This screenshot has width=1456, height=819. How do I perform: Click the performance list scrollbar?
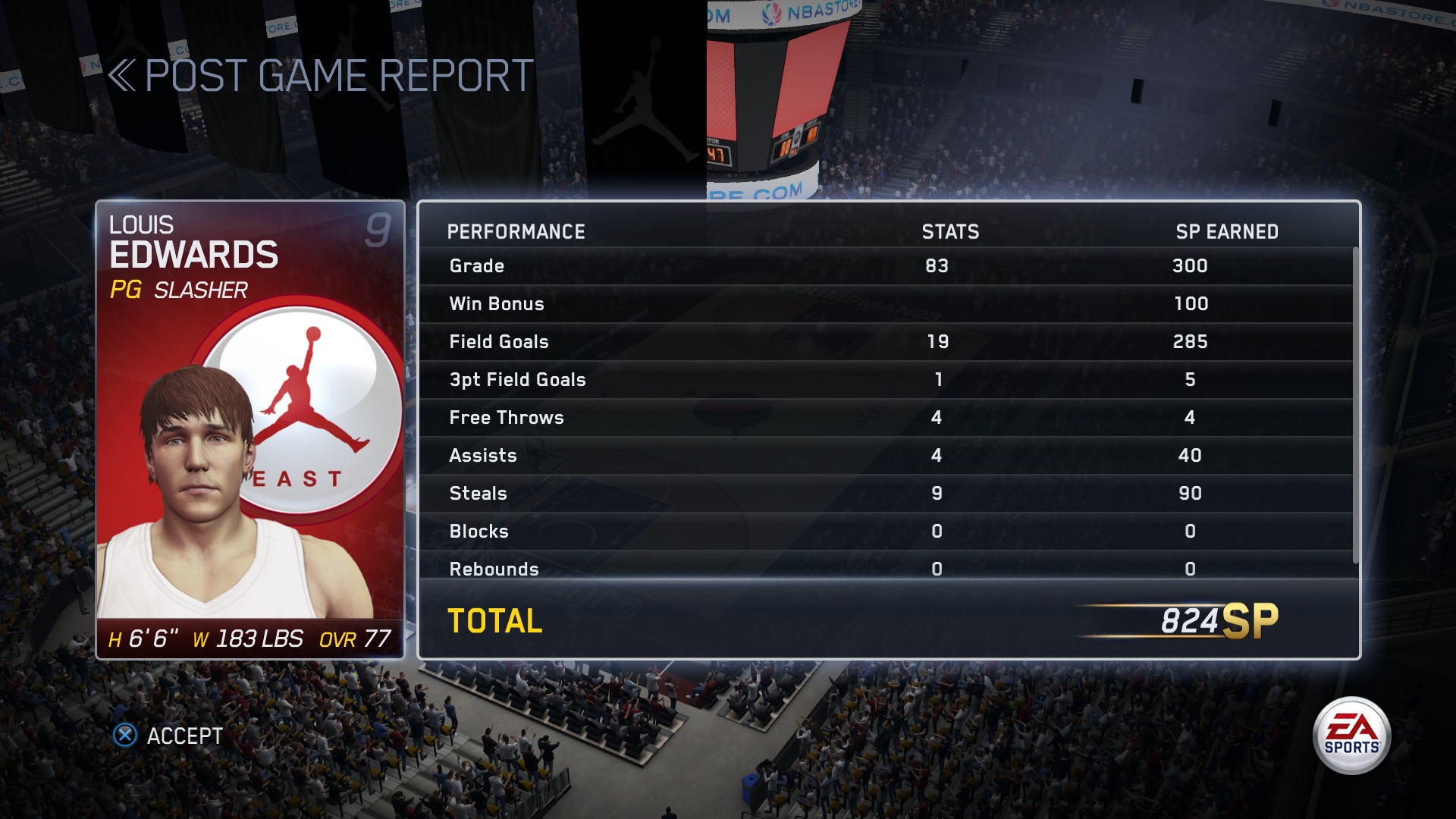point(1355,406)
